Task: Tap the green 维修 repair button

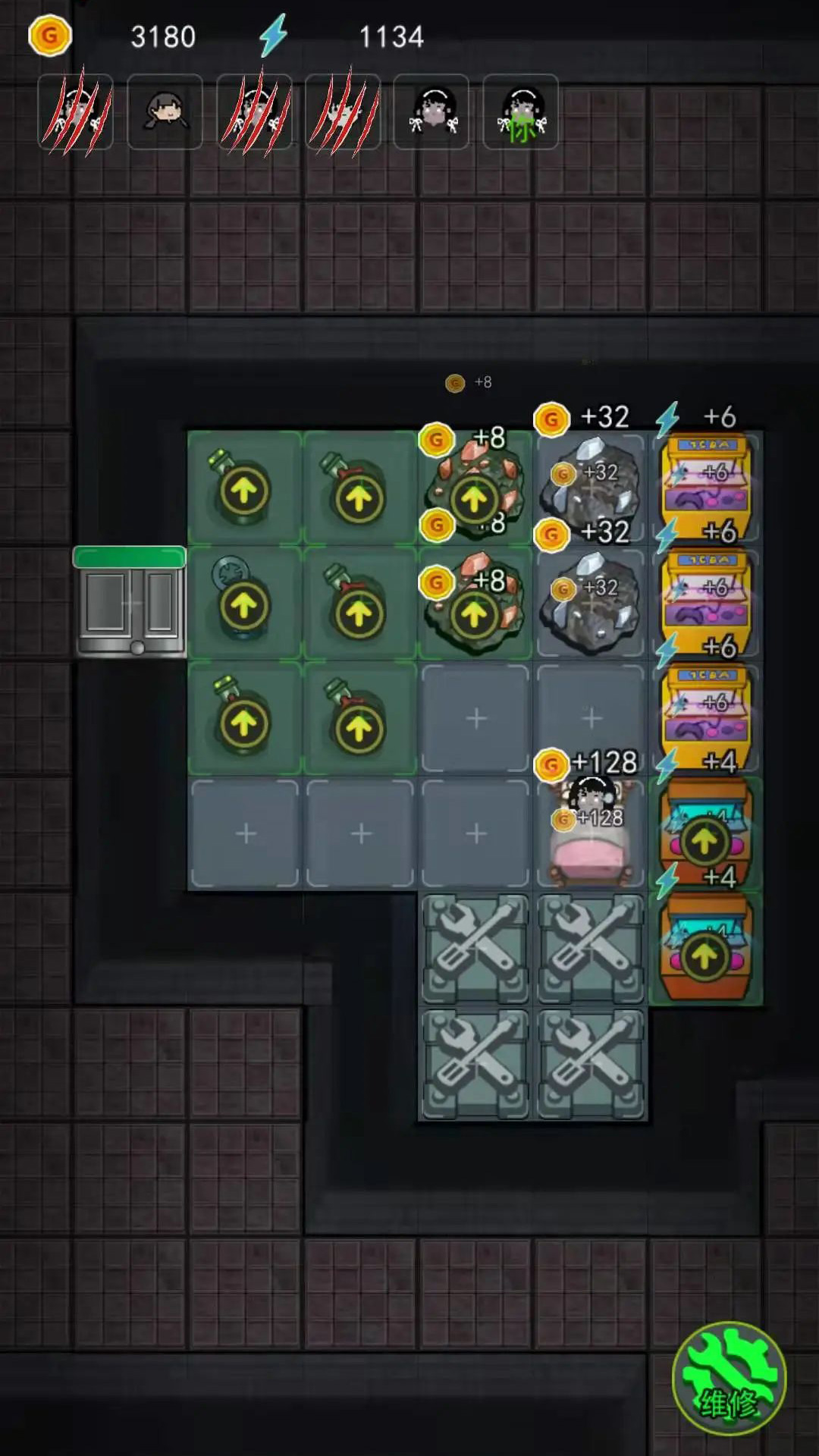Action: click(x=728, y=1378)
